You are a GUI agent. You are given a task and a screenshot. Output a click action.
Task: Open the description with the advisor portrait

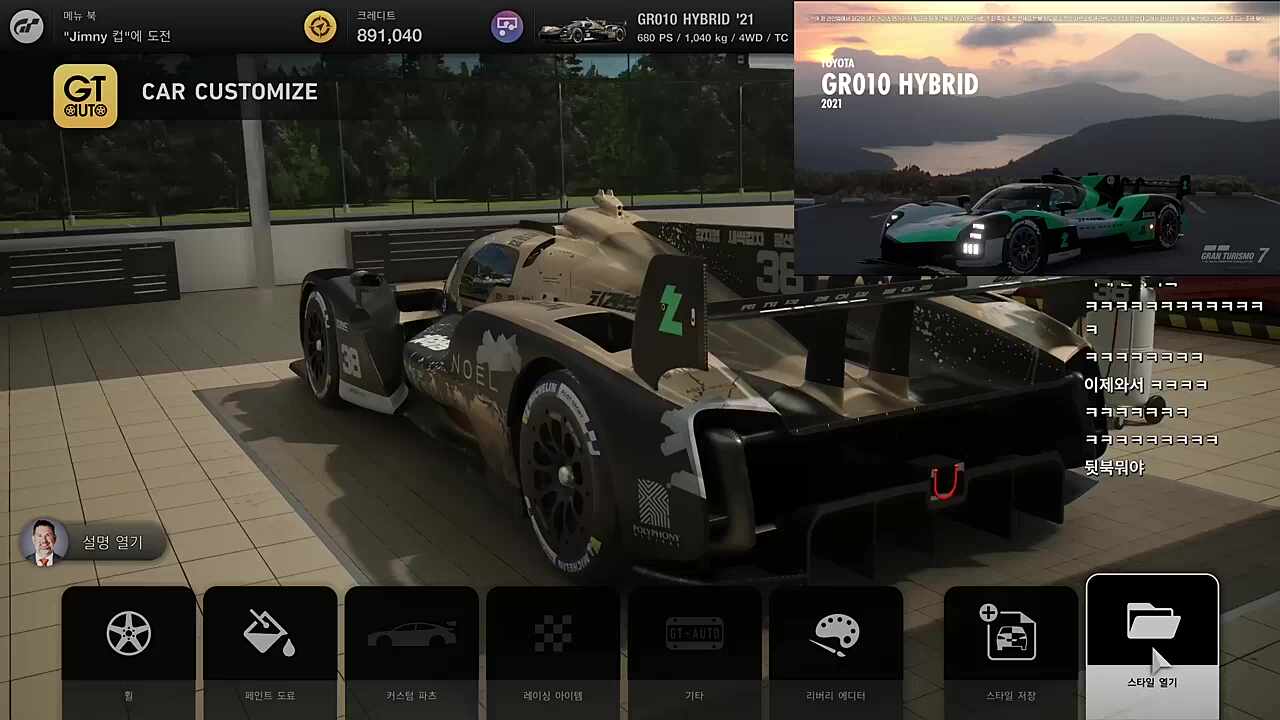pos(93,542)
